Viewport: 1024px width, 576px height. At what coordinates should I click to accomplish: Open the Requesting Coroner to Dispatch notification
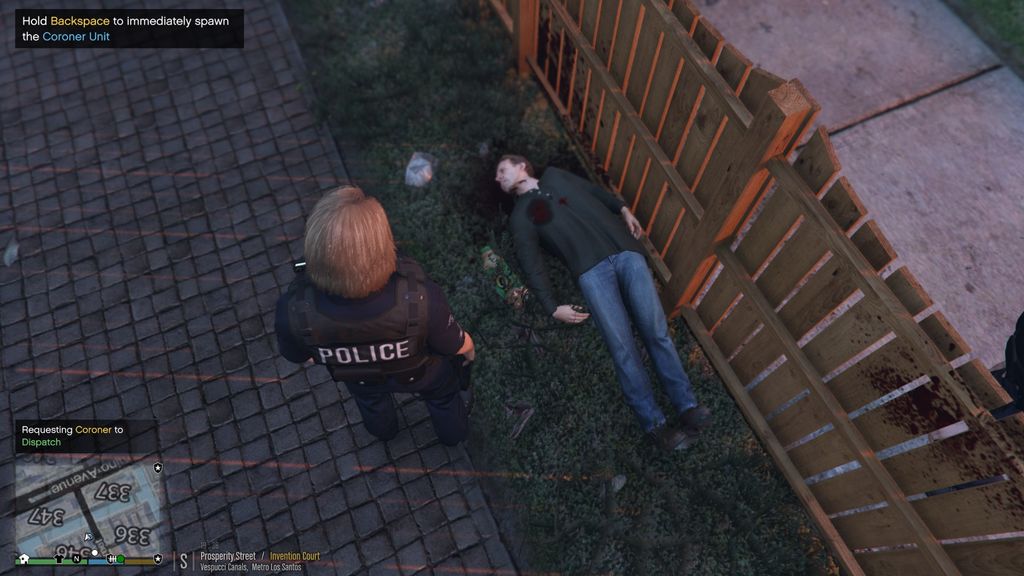click(85, 436)
